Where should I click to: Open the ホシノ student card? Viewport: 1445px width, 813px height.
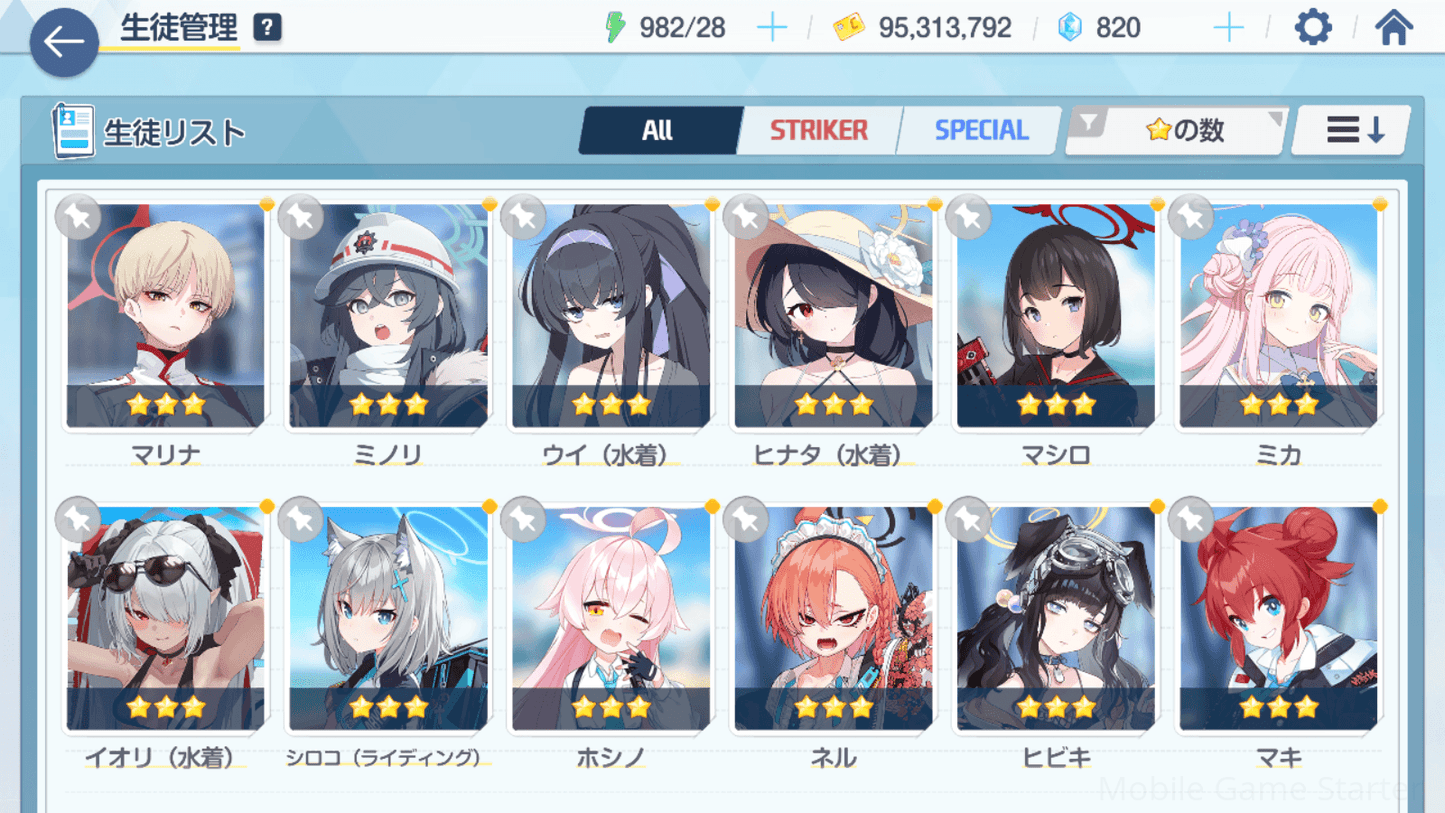611,618
